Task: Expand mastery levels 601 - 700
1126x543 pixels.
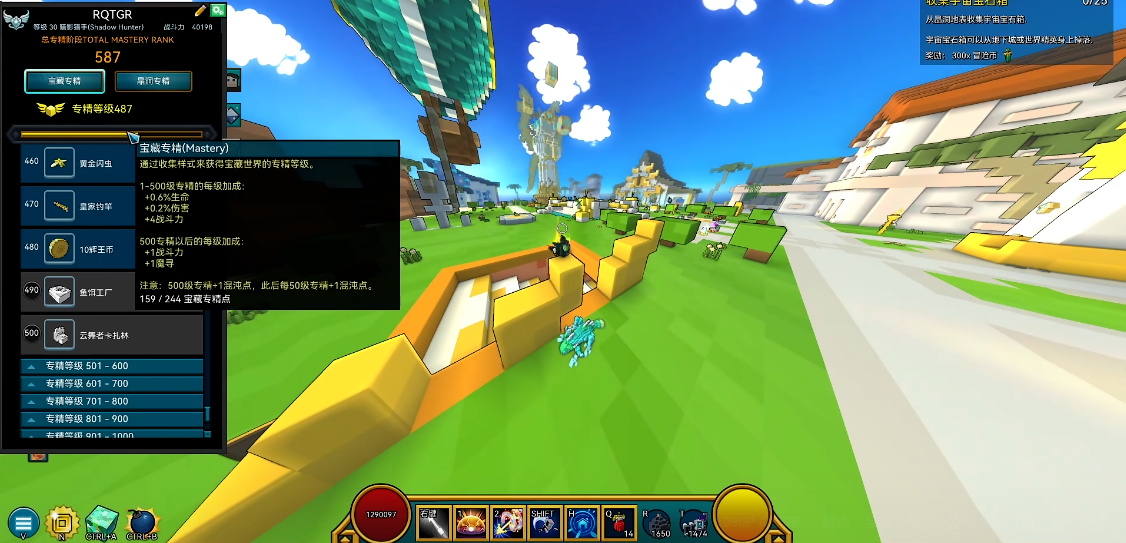Action: pos(112,384)
